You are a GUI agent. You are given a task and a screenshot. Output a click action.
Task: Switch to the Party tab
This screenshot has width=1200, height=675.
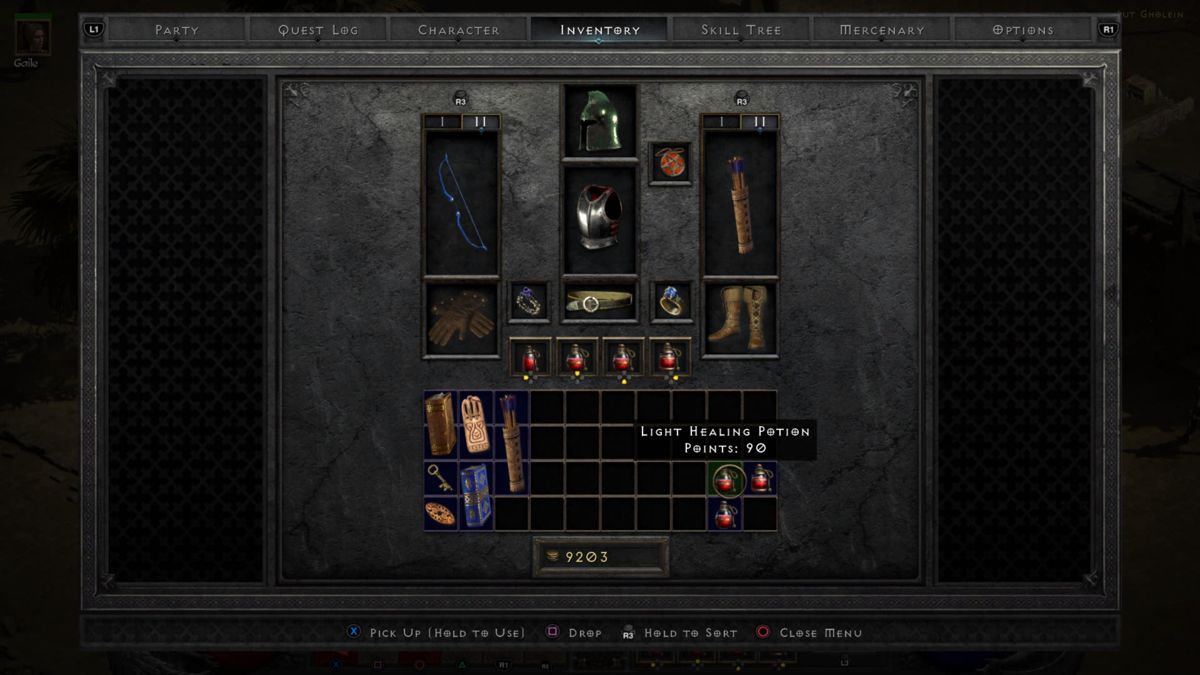(175, 30)
